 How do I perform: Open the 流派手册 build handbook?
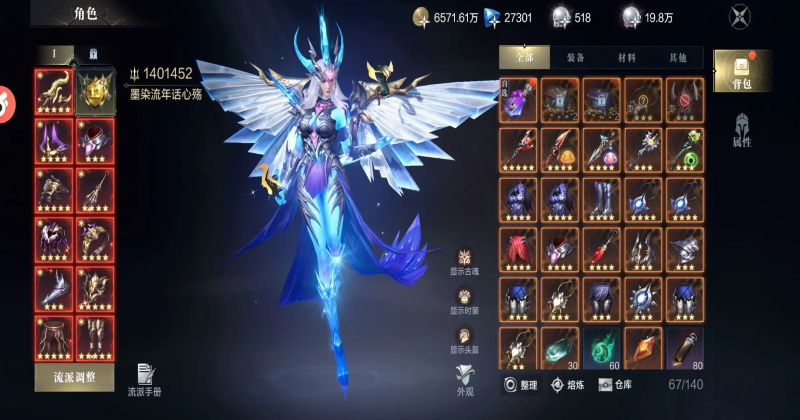pos(144,380)
